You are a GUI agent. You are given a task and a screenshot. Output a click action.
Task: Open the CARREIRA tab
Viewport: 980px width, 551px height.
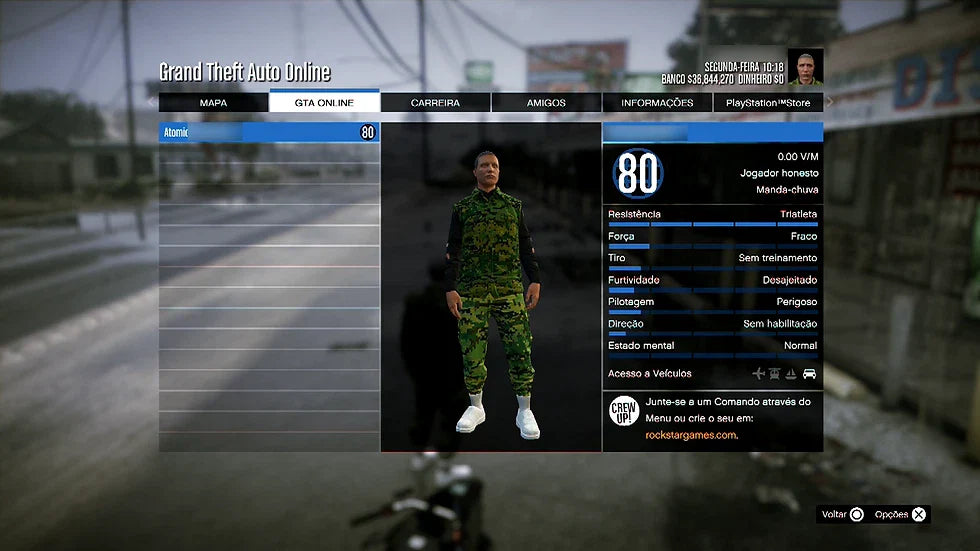click(x=435, y=102)
